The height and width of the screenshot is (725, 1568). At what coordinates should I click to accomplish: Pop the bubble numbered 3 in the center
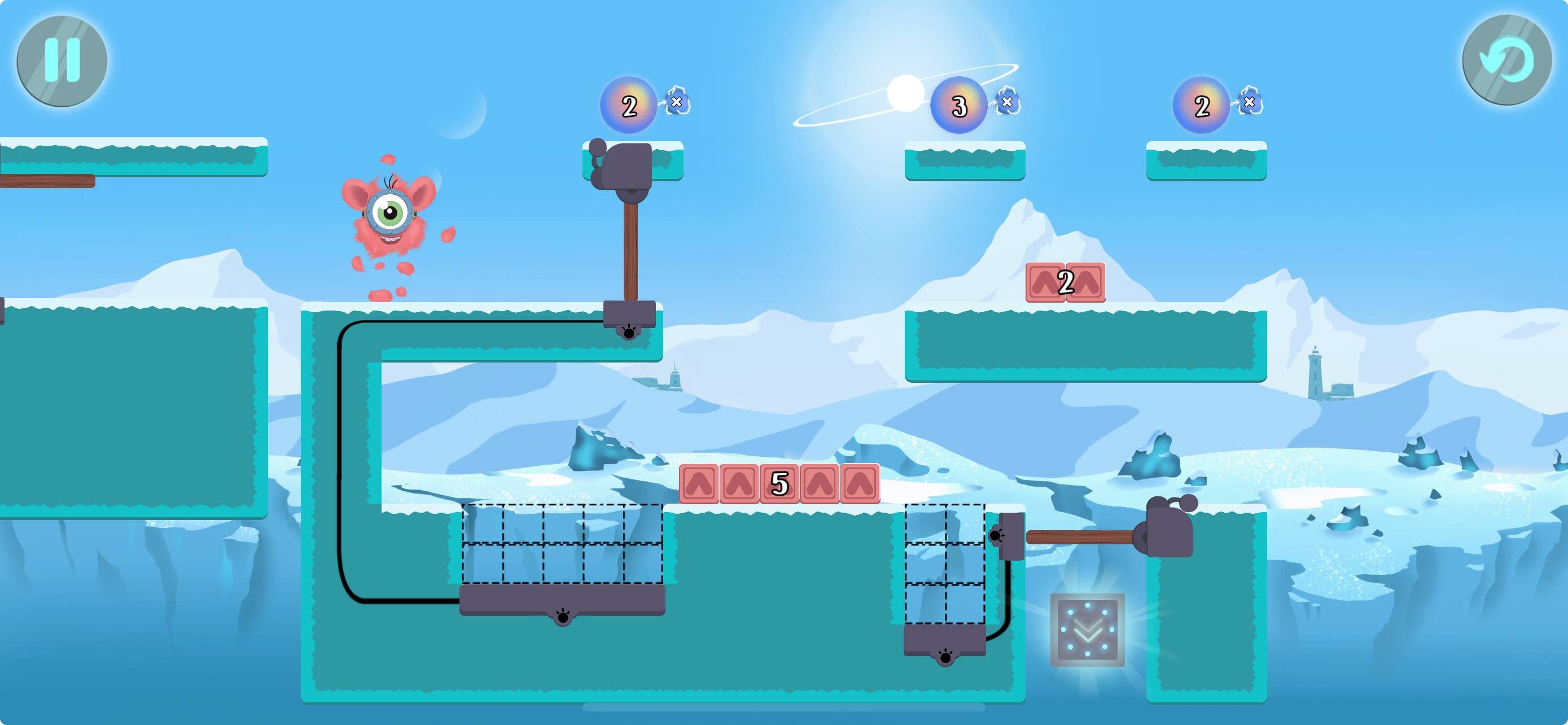click(x=960, y=107)
